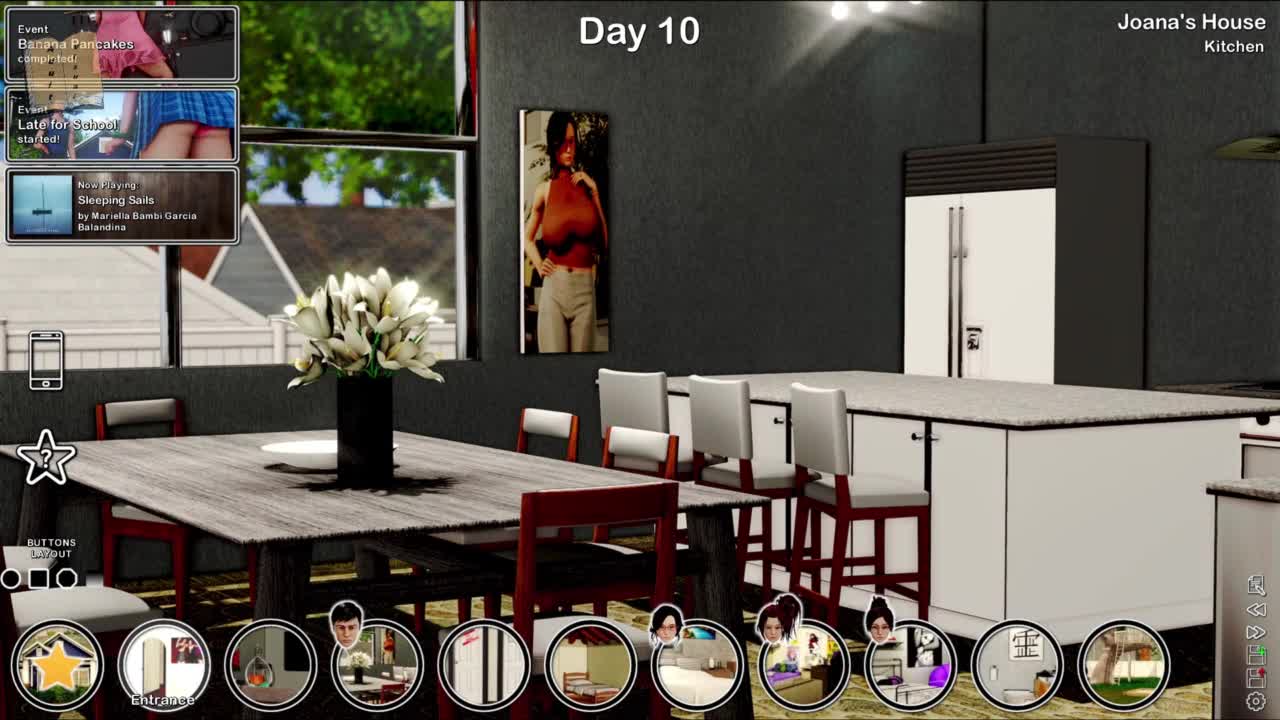This screenshot has height=720, width=1280.
Task: Open the smartphone menu
Action: [46, 360]
